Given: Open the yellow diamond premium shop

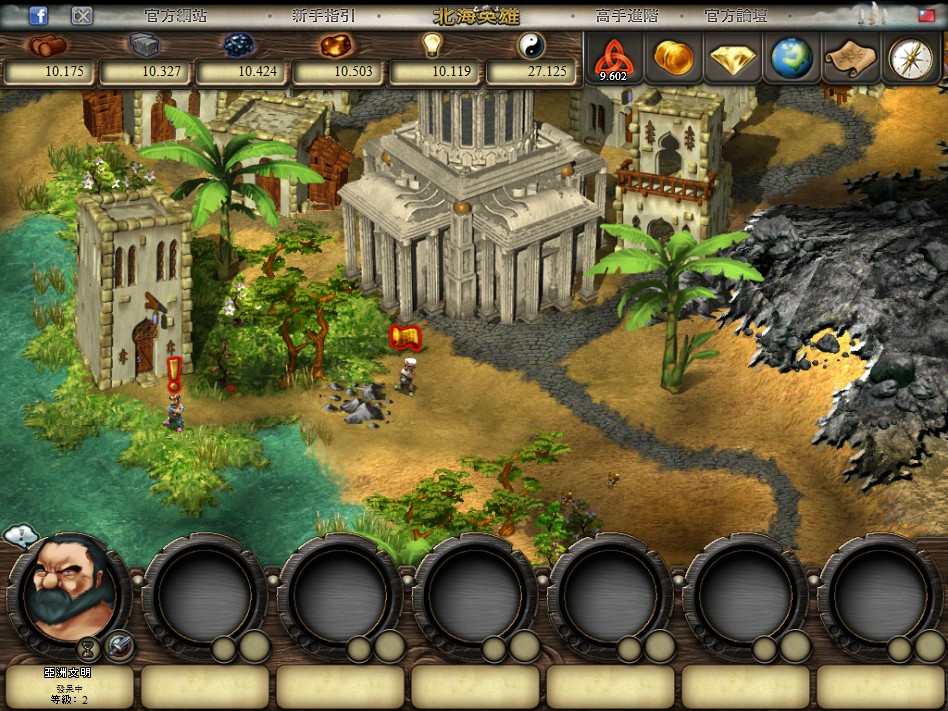Looking at the screenshot, I should [733, 59].
